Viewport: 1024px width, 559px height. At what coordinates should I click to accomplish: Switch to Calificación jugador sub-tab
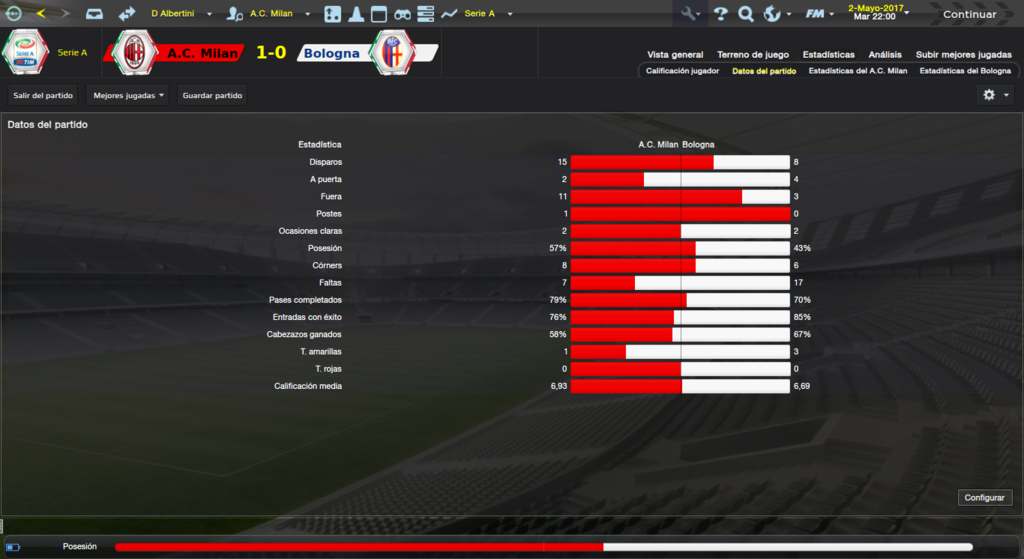(682, 71)
